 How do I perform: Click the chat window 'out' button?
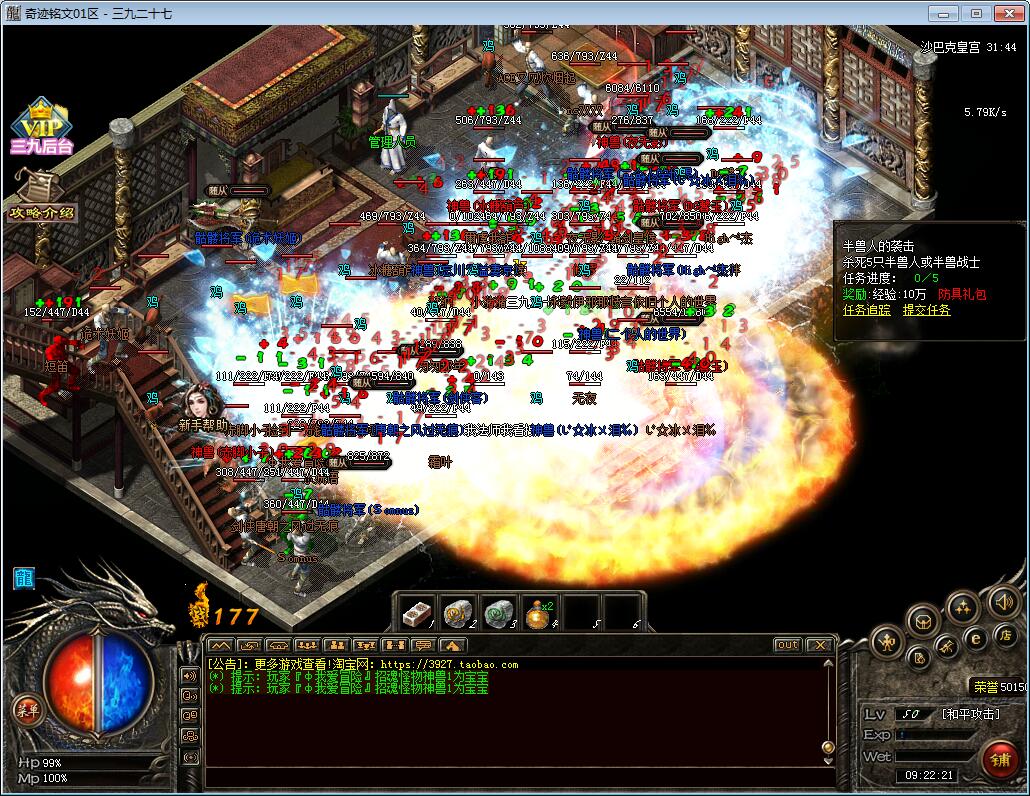click(x=788, y=645)
